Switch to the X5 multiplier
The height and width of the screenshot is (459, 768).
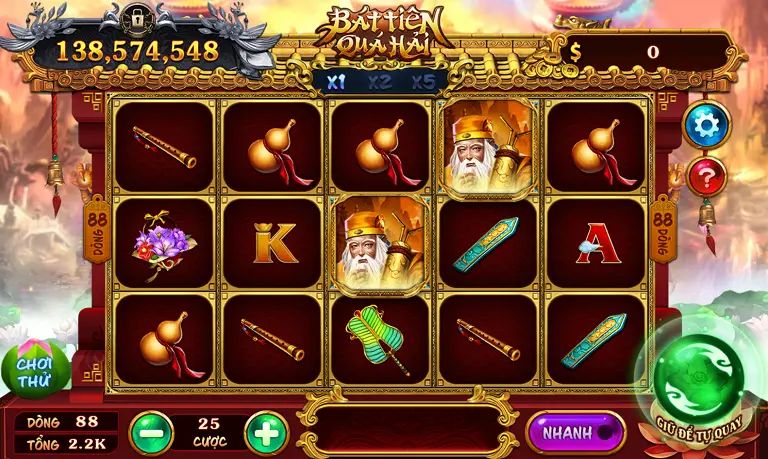[423, 82]
